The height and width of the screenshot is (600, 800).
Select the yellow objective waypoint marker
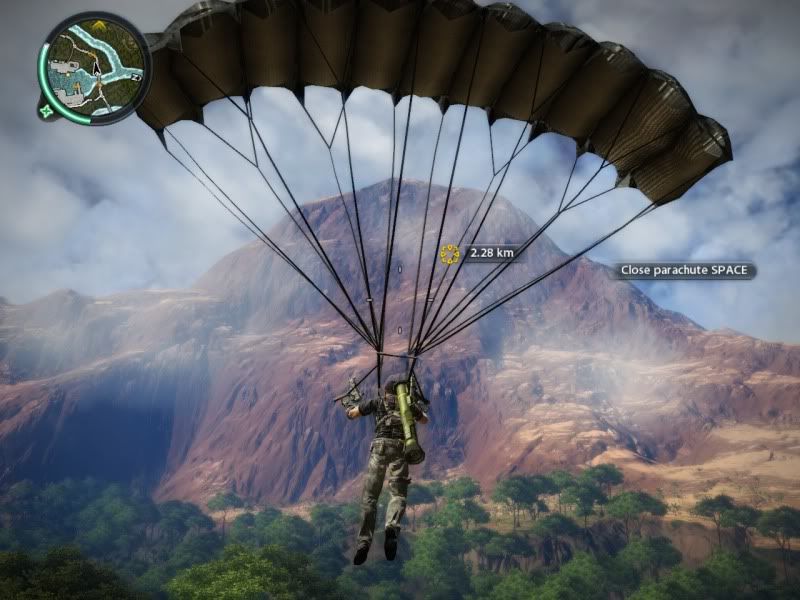[x=450, y=254]
